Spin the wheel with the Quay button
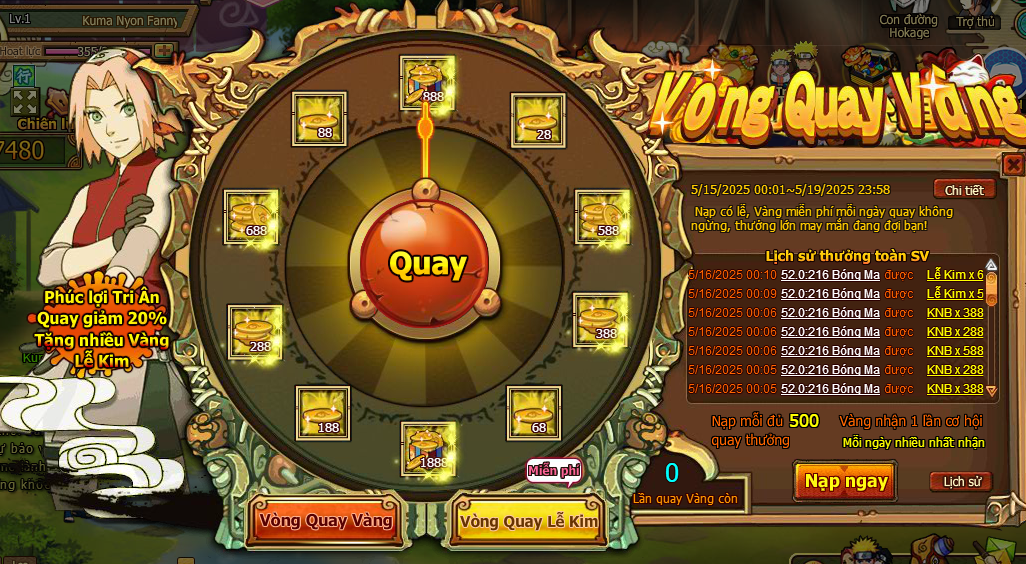The height and width of the screenshot is (564, 1026). (x=427, y=264)
